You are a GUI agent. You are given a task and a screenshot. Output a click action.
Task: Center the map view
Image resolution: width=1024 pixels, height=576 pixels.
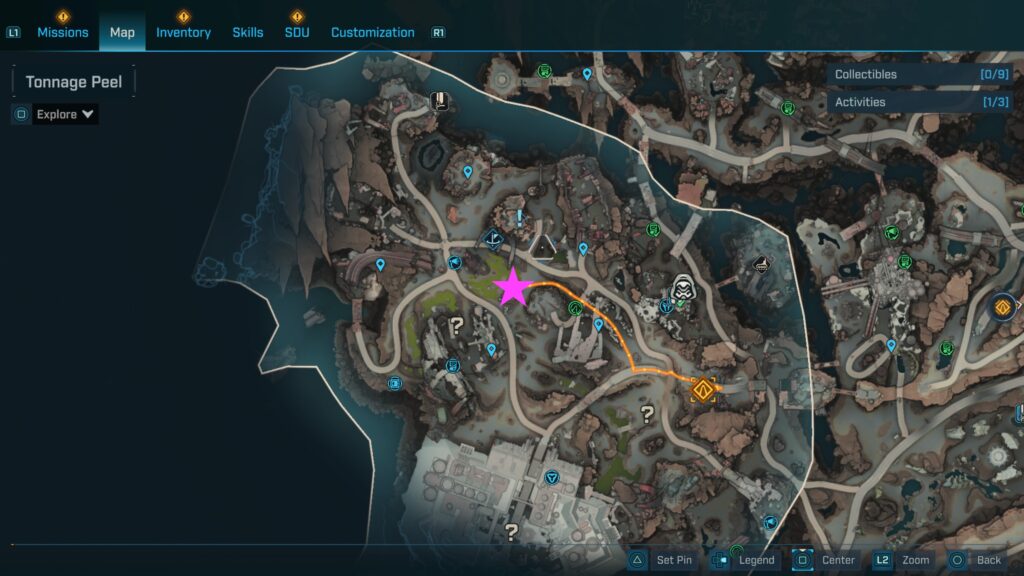coord(825,560)
